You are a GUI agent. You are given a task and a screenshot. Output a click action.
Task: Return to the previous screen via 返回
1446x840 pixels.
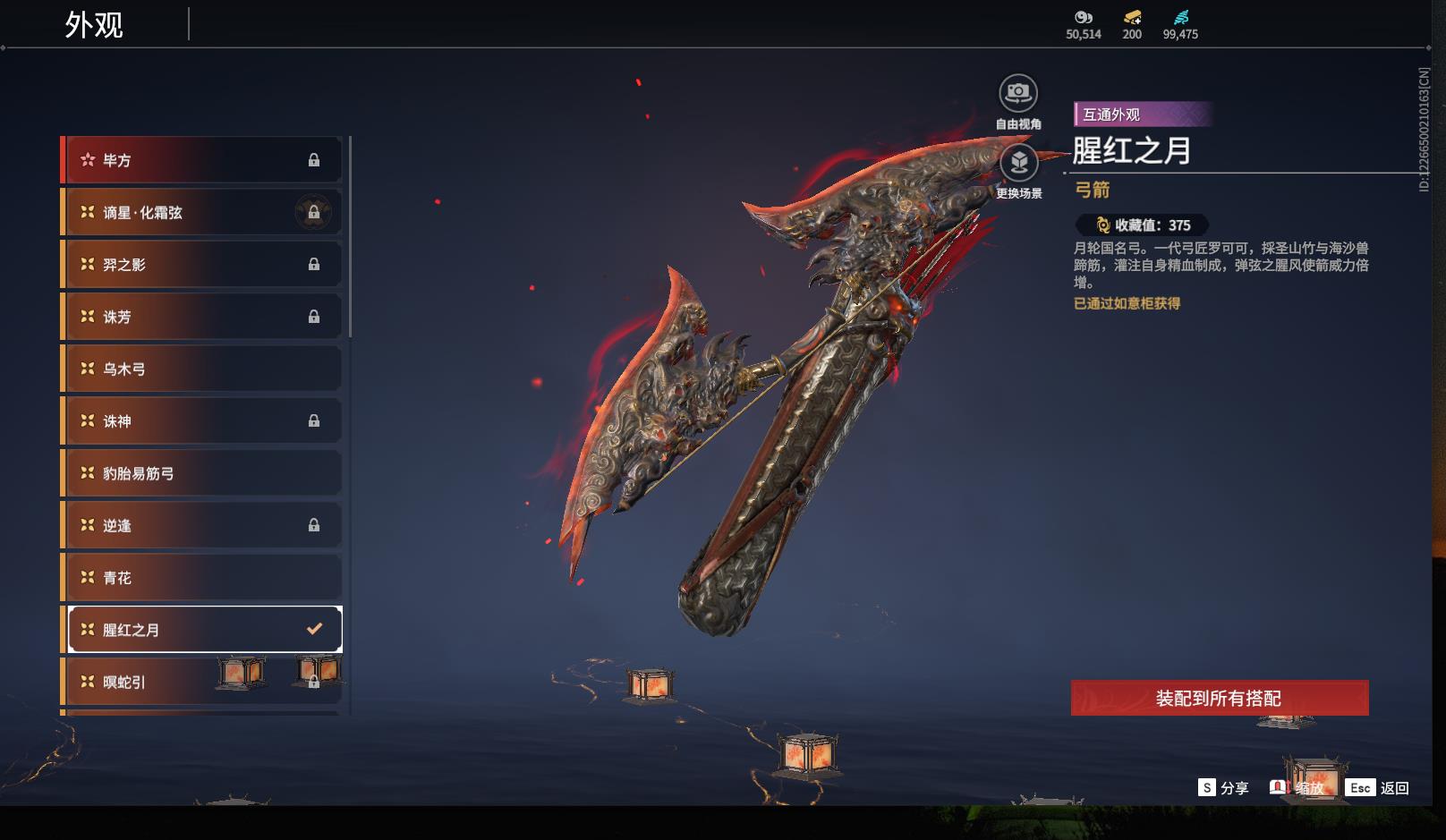click(1379, 788)
